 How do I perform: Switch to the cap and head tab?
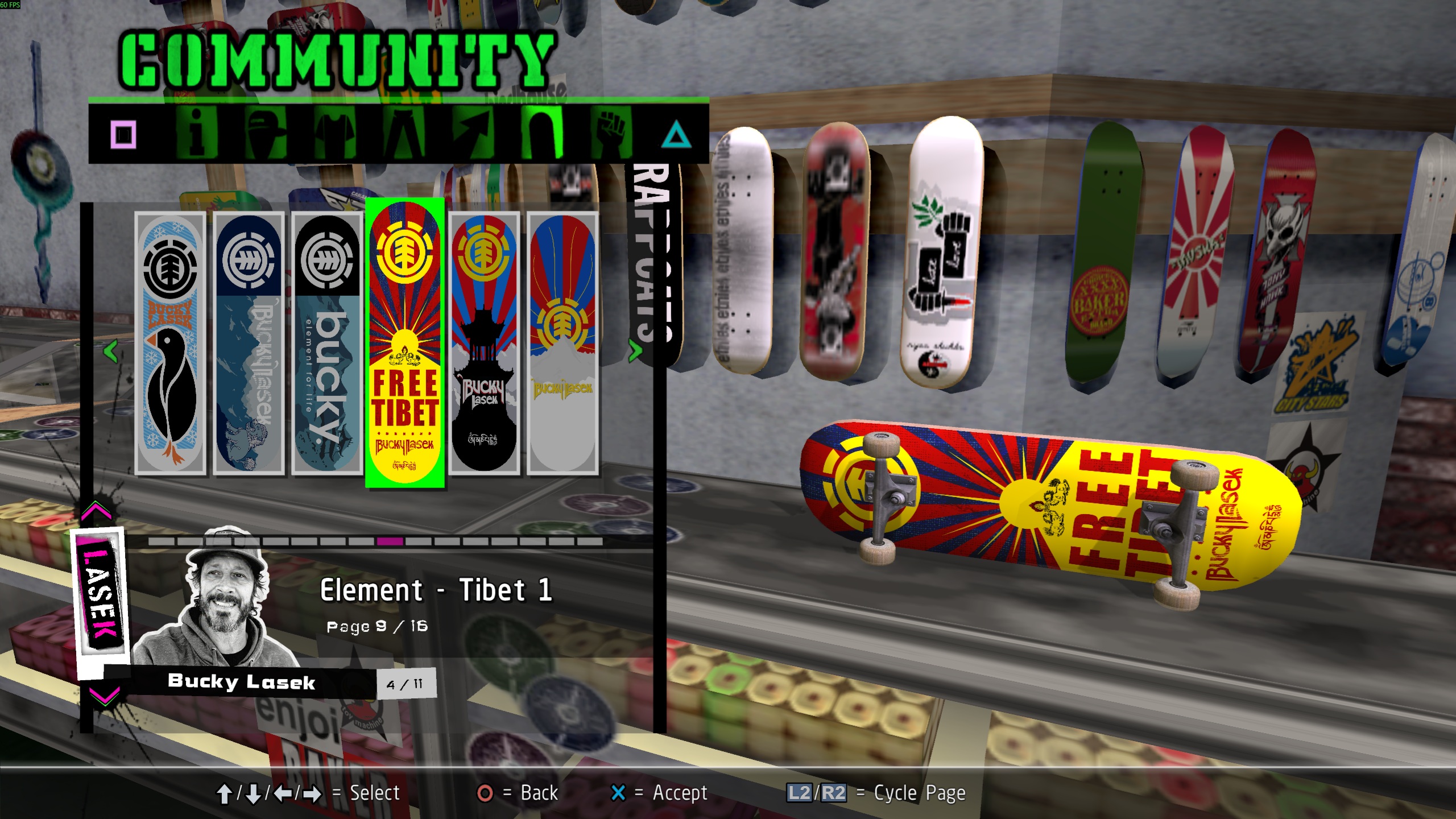click(x=267, y=134)
